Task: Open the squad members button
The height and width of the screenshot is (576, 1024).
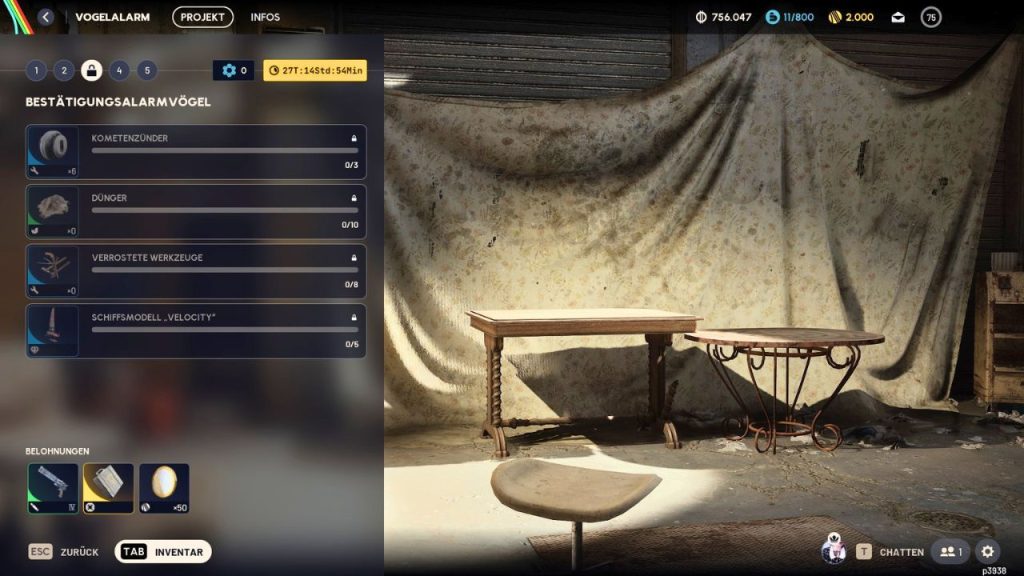Action: click(x=950, y=552)
